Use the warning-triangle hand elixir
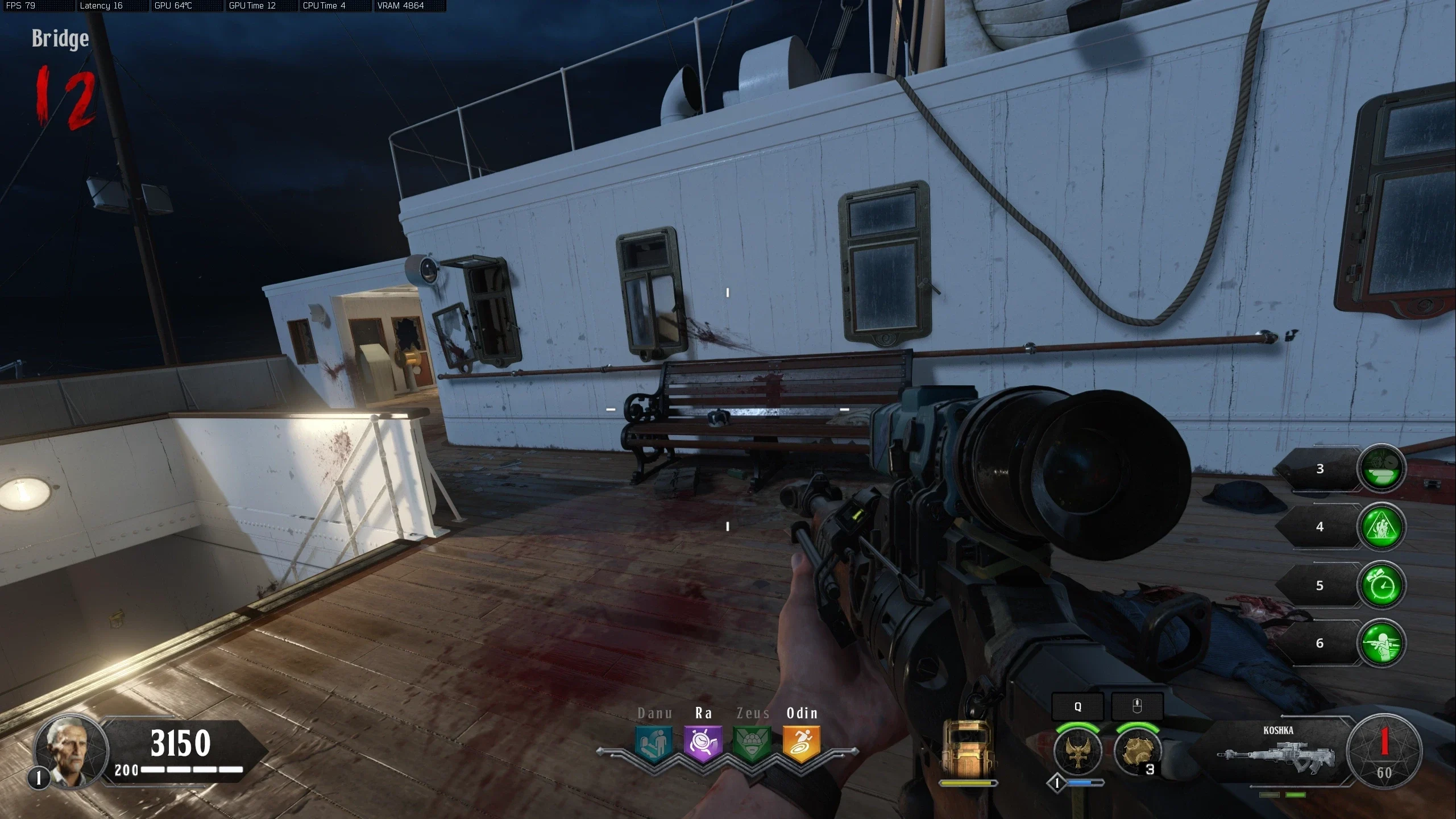Image resolution: width=1456 pixels, height=819 pixels. (x=1381, y=527)
